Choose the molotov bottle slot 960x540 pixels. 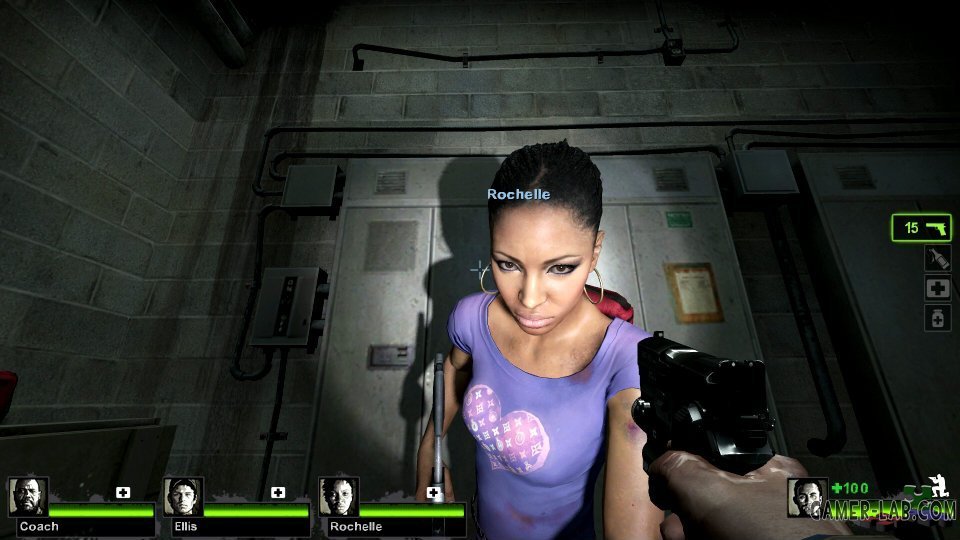click(x=937, y=258)
